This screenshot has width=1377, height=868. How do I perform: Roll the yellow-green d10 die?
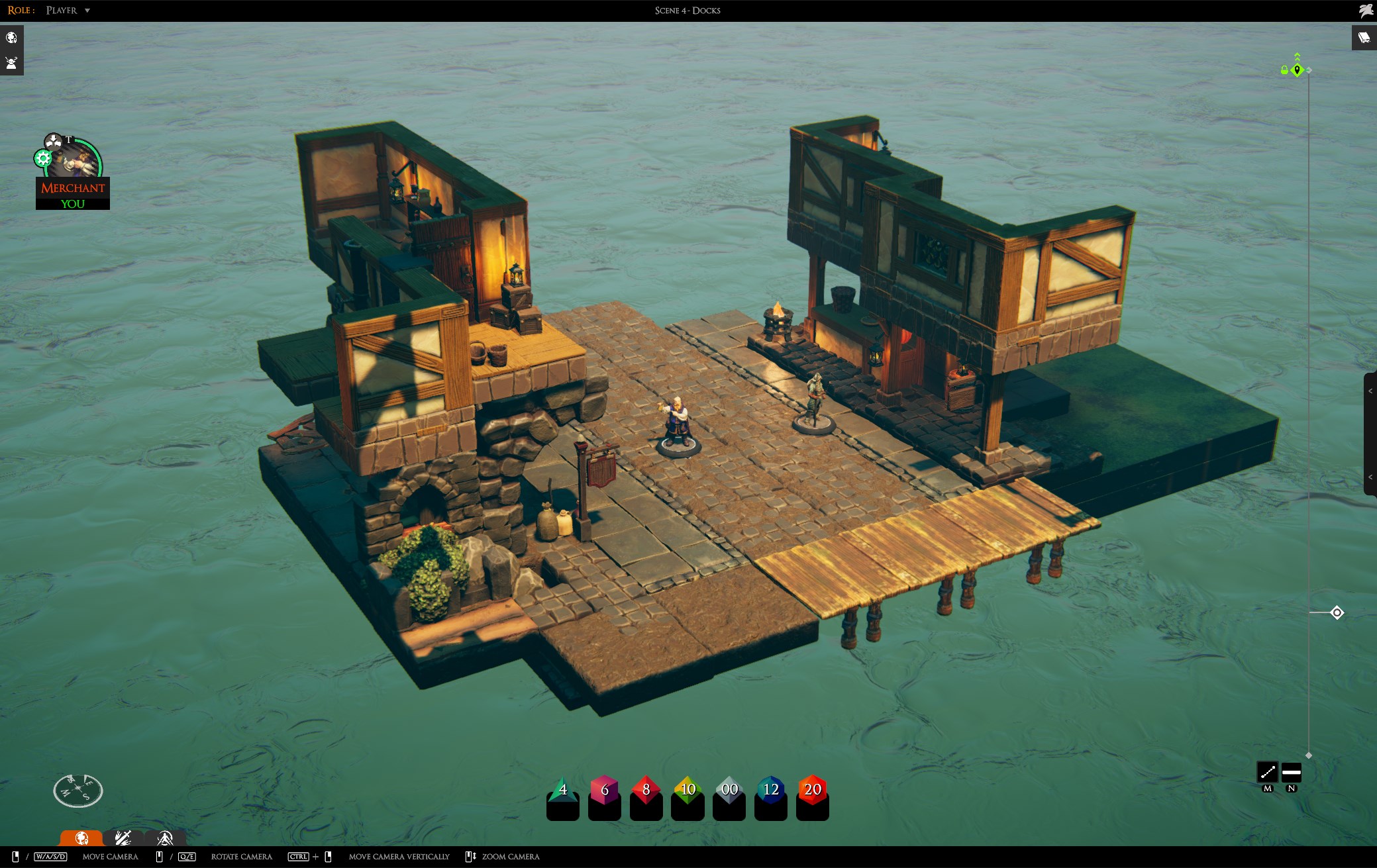tap(688, 791)
